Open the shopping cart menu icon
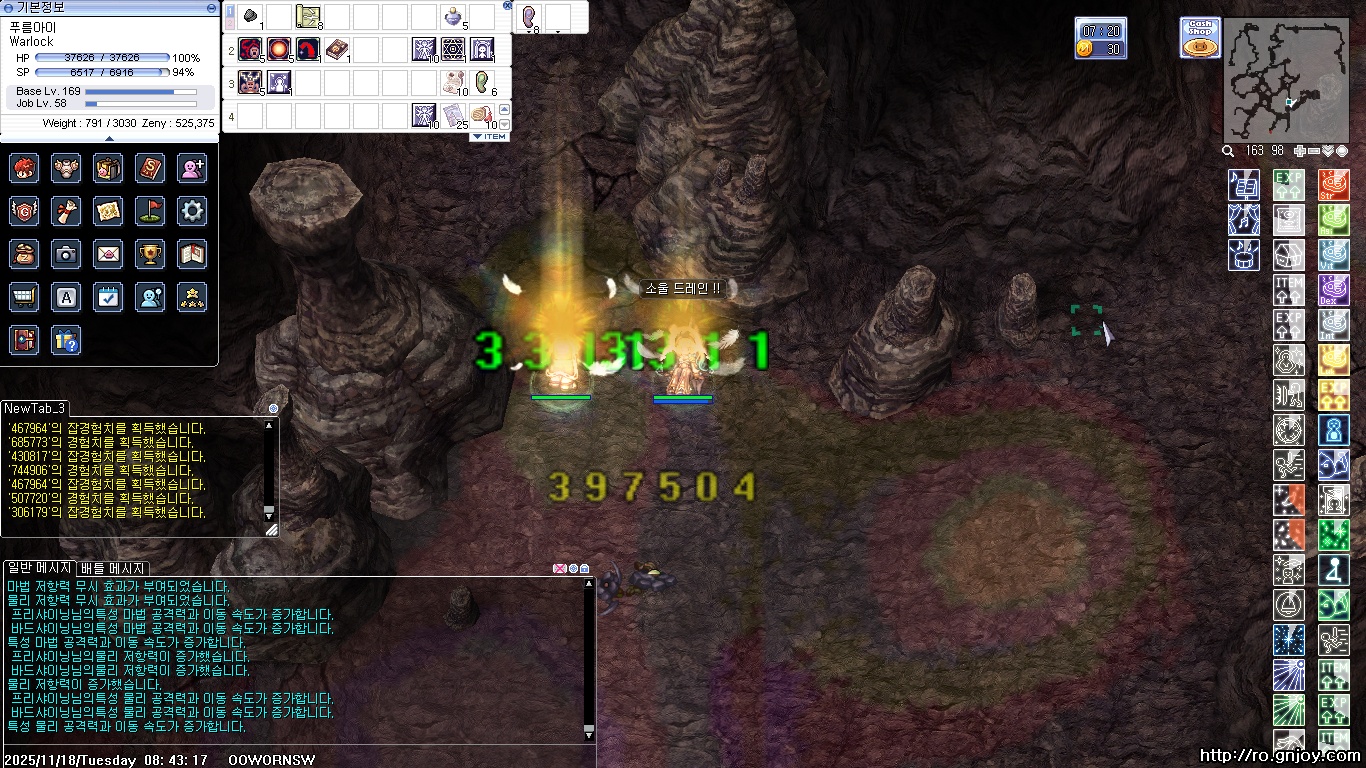Viewport: 1366px width, 768px height. (24, 297)
